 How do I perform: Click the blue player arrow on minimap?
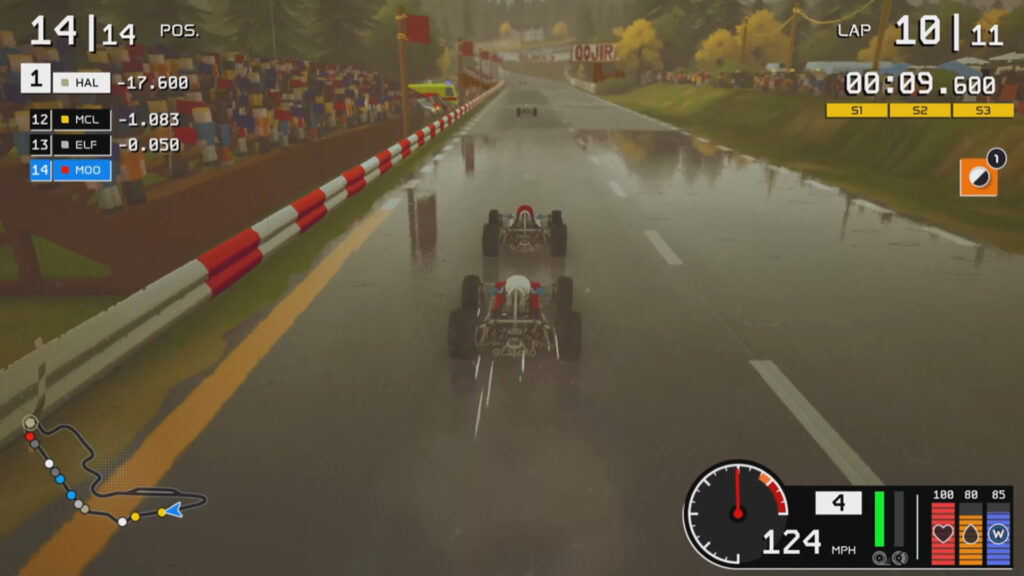pos(174,510)
